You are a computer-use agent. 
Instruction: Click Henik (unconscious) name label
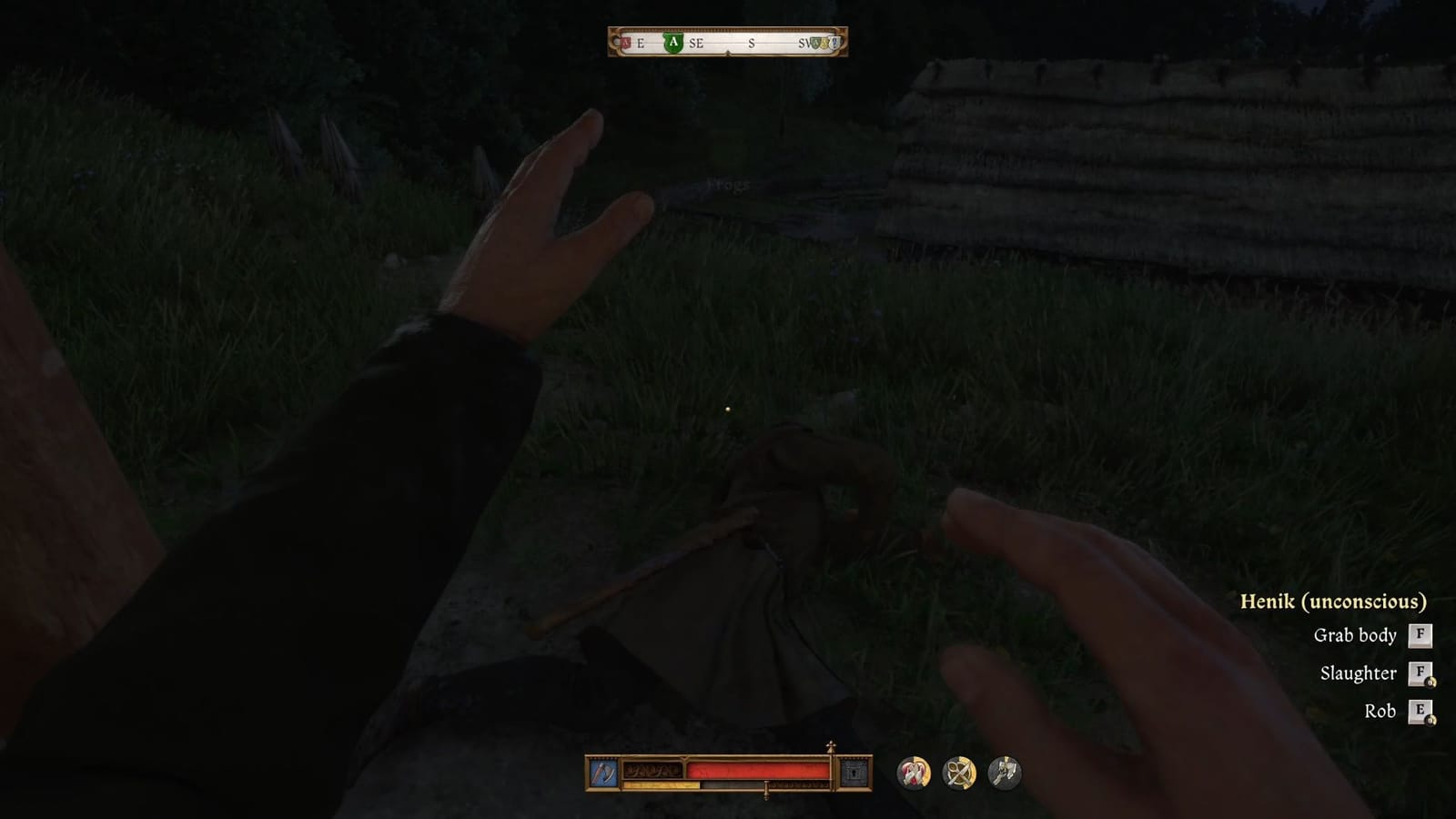pos(1334,601)
